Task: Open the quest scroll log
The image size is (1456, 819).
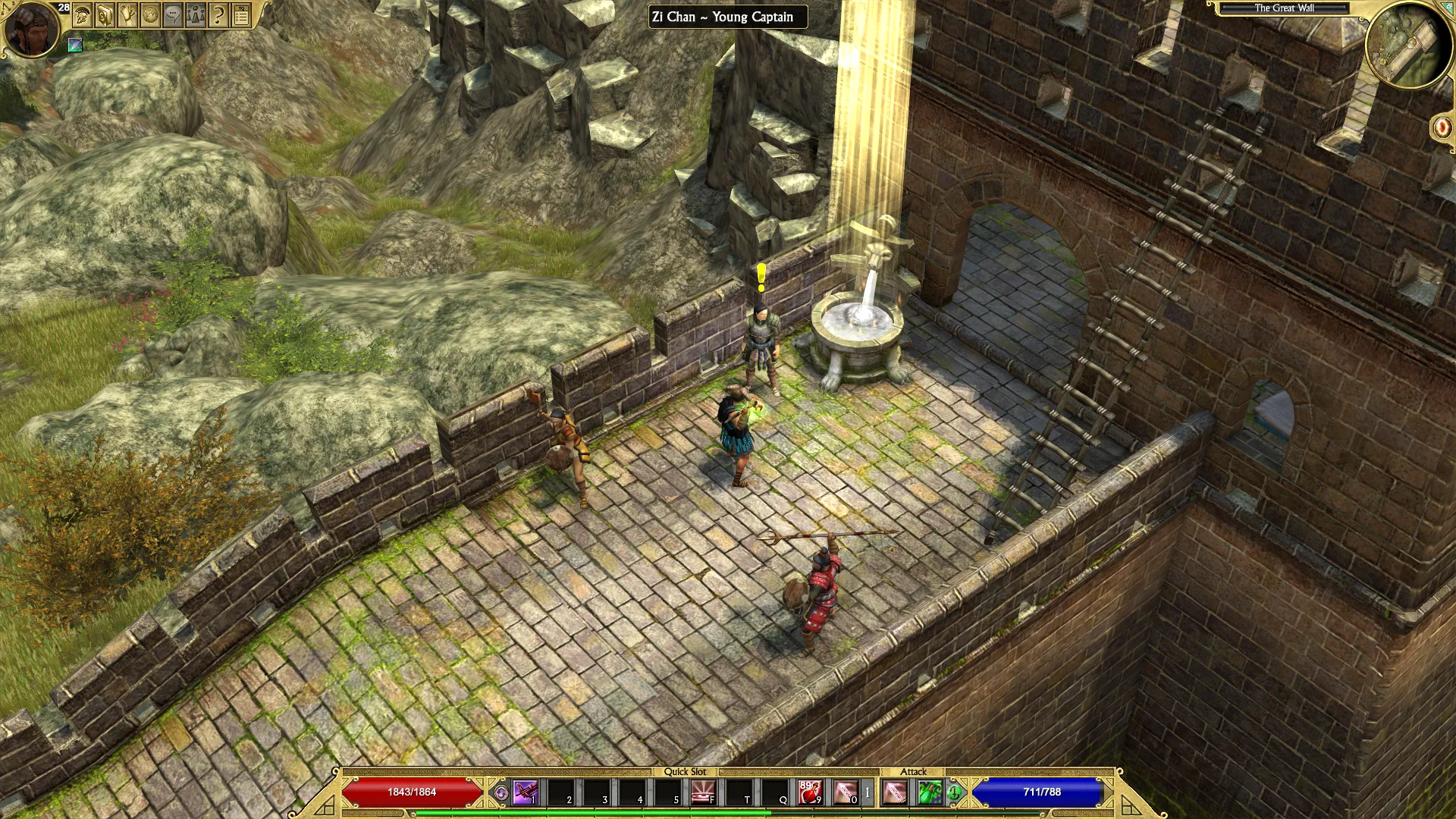Action: 127,16
